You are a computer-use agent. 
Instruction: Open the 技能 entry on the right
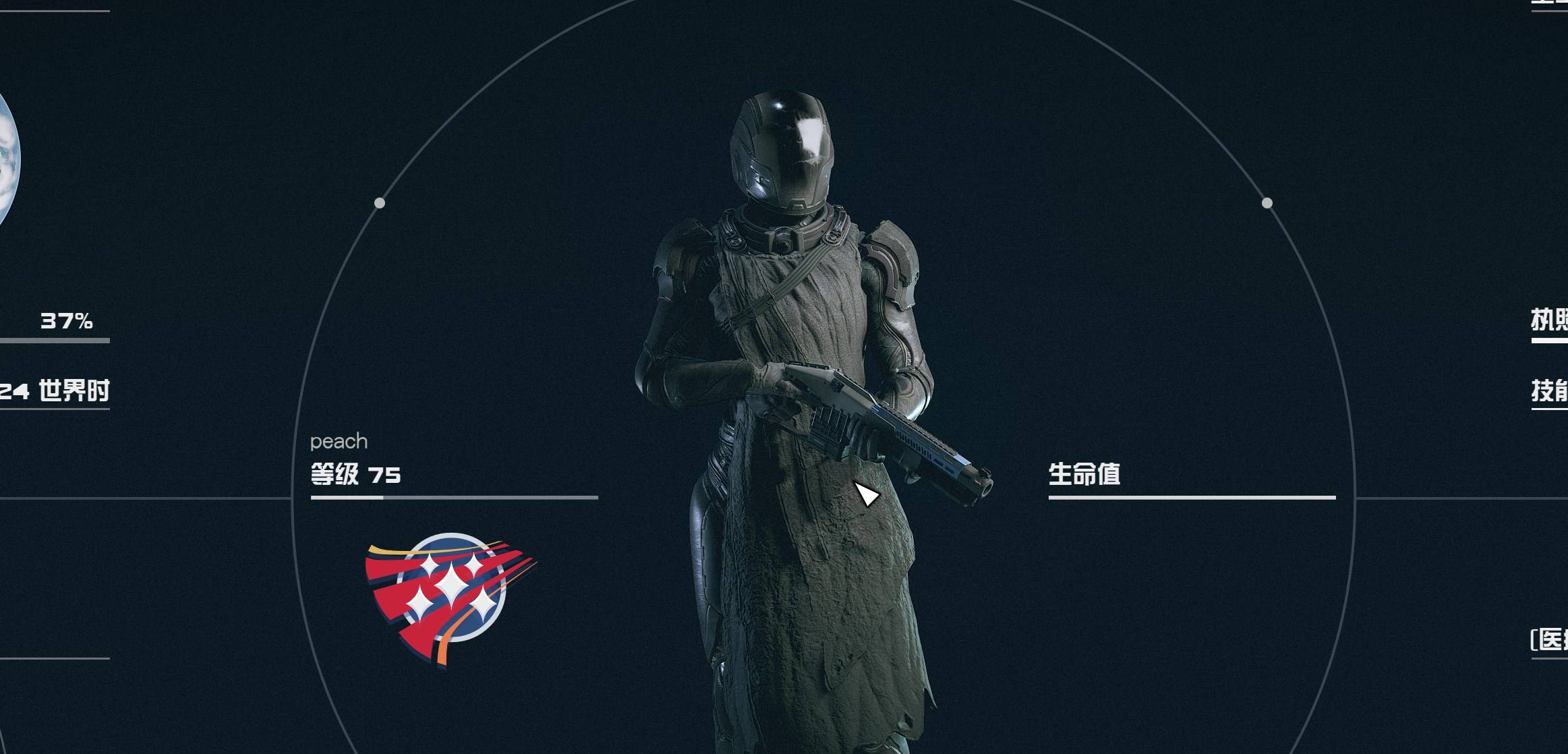tap(1550, 391)
